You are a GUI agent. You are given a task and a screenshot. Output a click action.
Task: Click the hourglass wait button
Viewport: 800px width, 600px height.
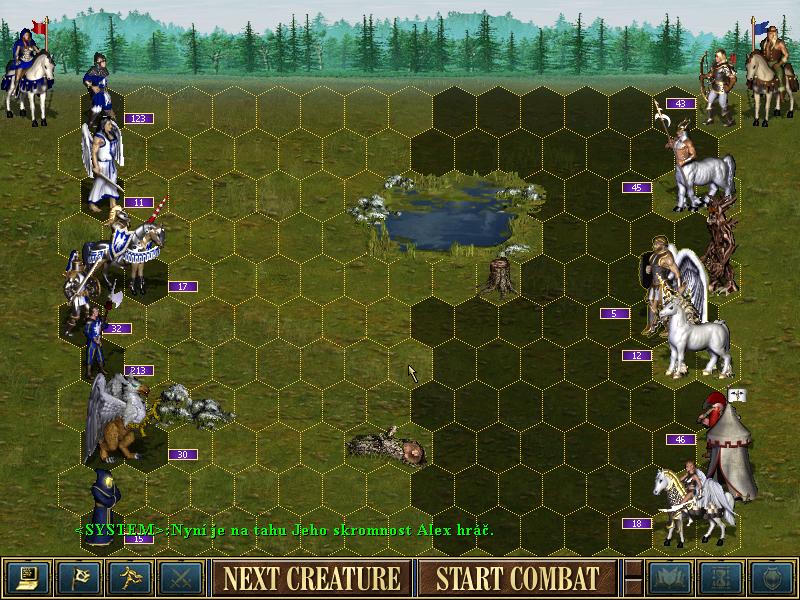pyautogui.click(x=720, y=578)
